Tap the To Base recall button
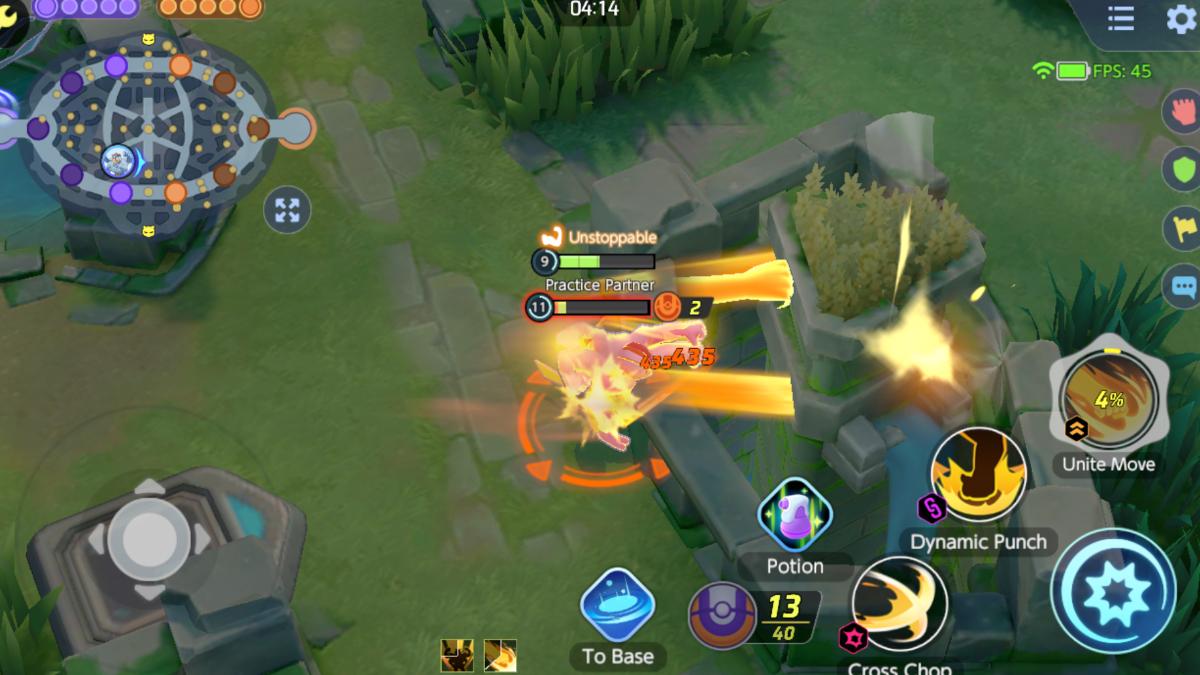 (x=617, y=607)
